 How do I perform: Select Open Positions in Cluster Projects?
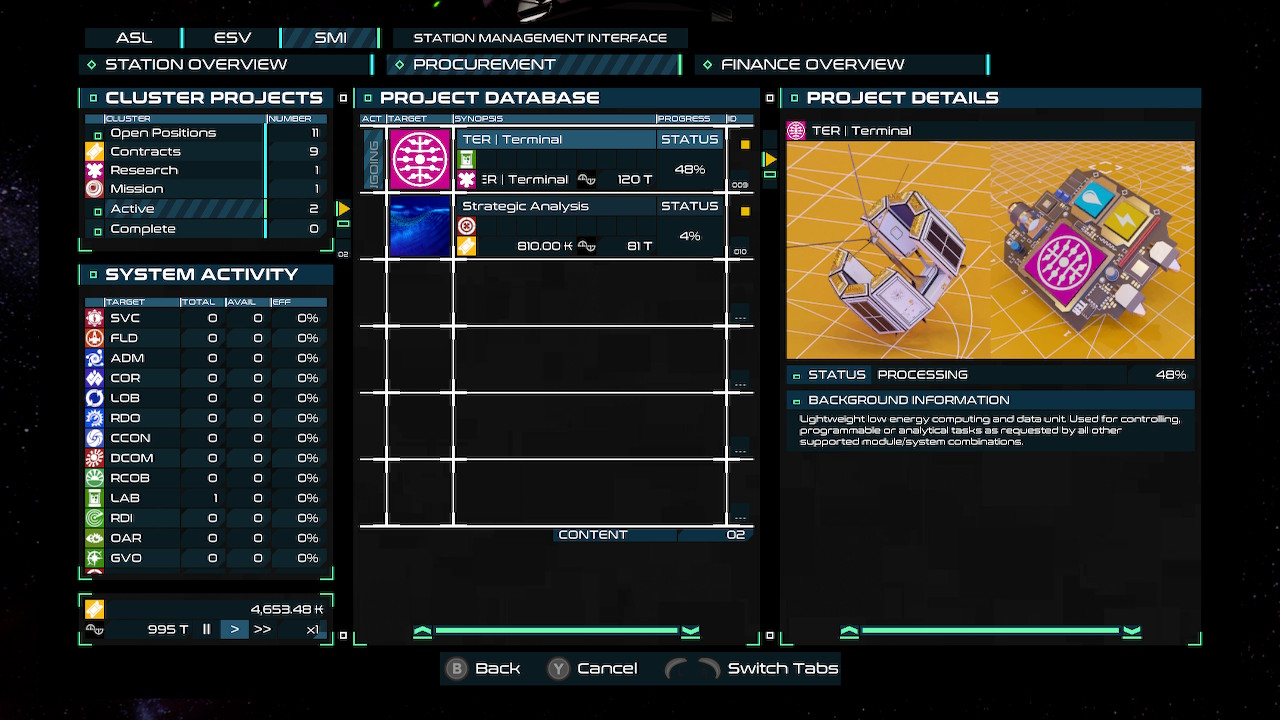point(163,133)
